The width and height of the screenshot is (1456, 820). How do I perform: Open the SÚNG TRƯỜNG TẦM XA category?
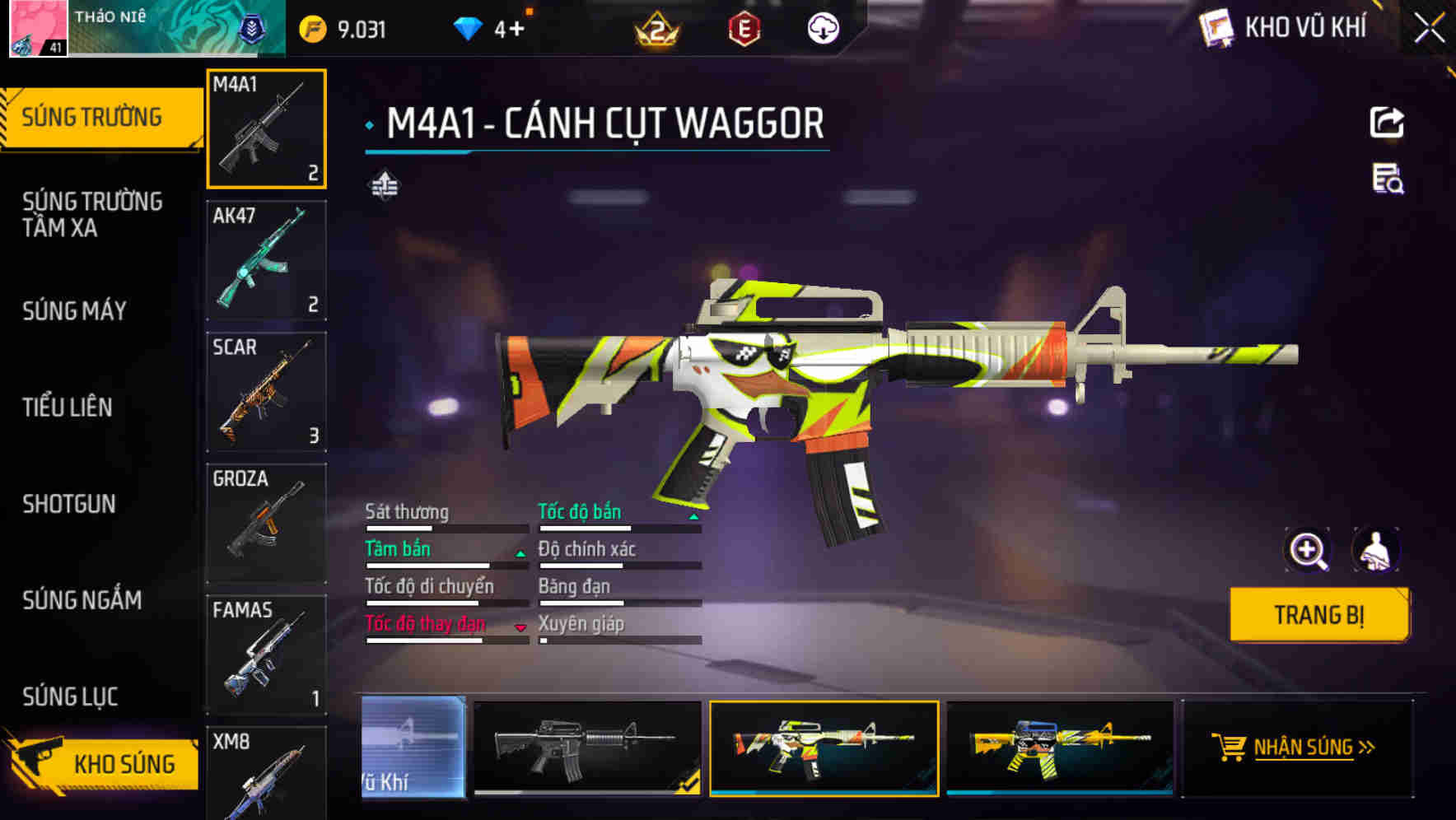[92, 214]
